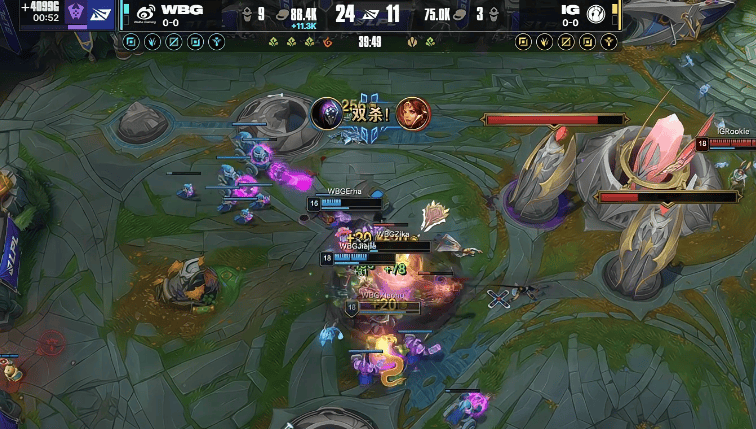
Task: Select the gold team's claw icon
Action: click(544, 42)
